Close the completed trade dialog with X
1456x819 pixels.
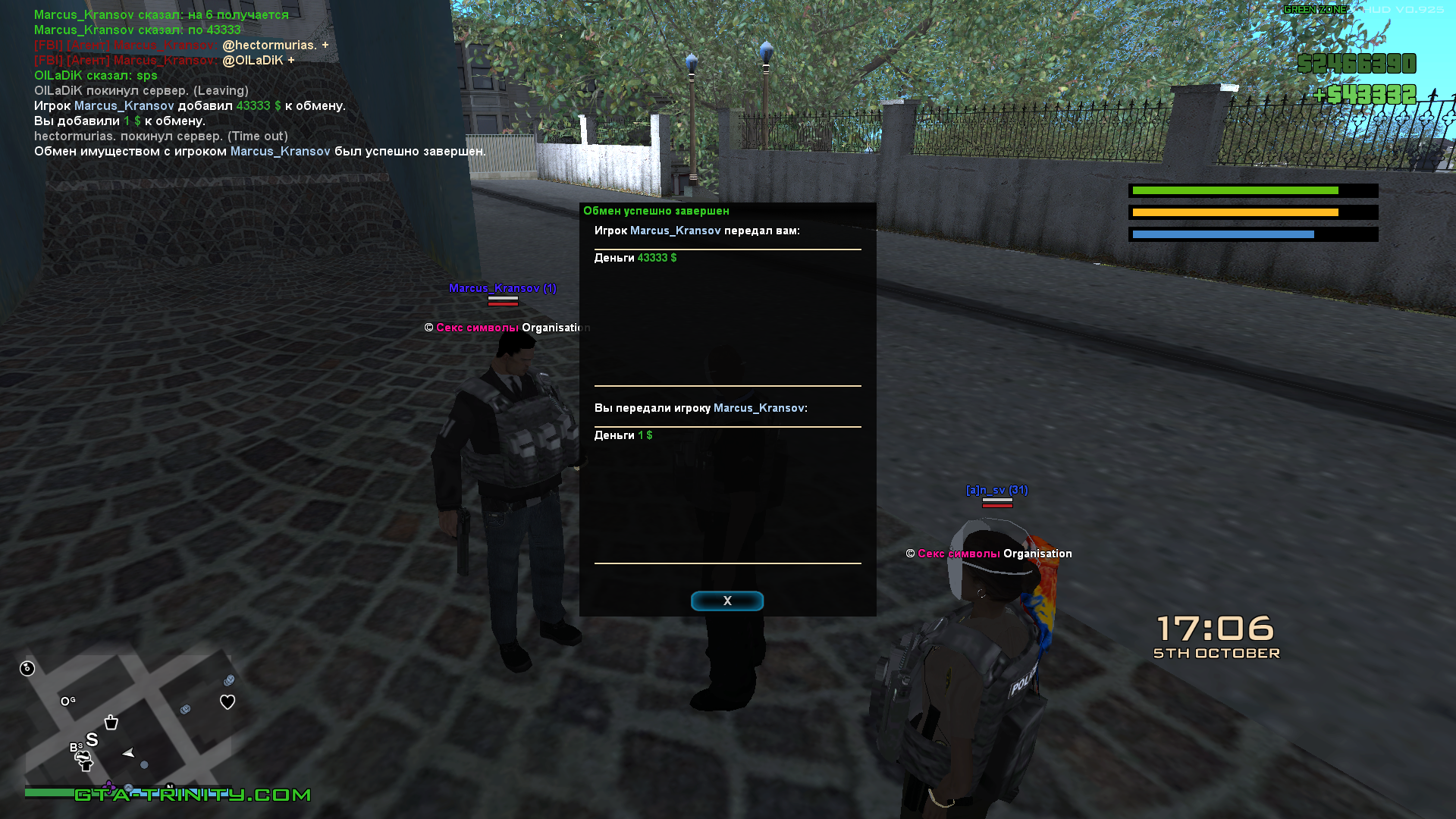pyautogui.click(x=726, y=601)
